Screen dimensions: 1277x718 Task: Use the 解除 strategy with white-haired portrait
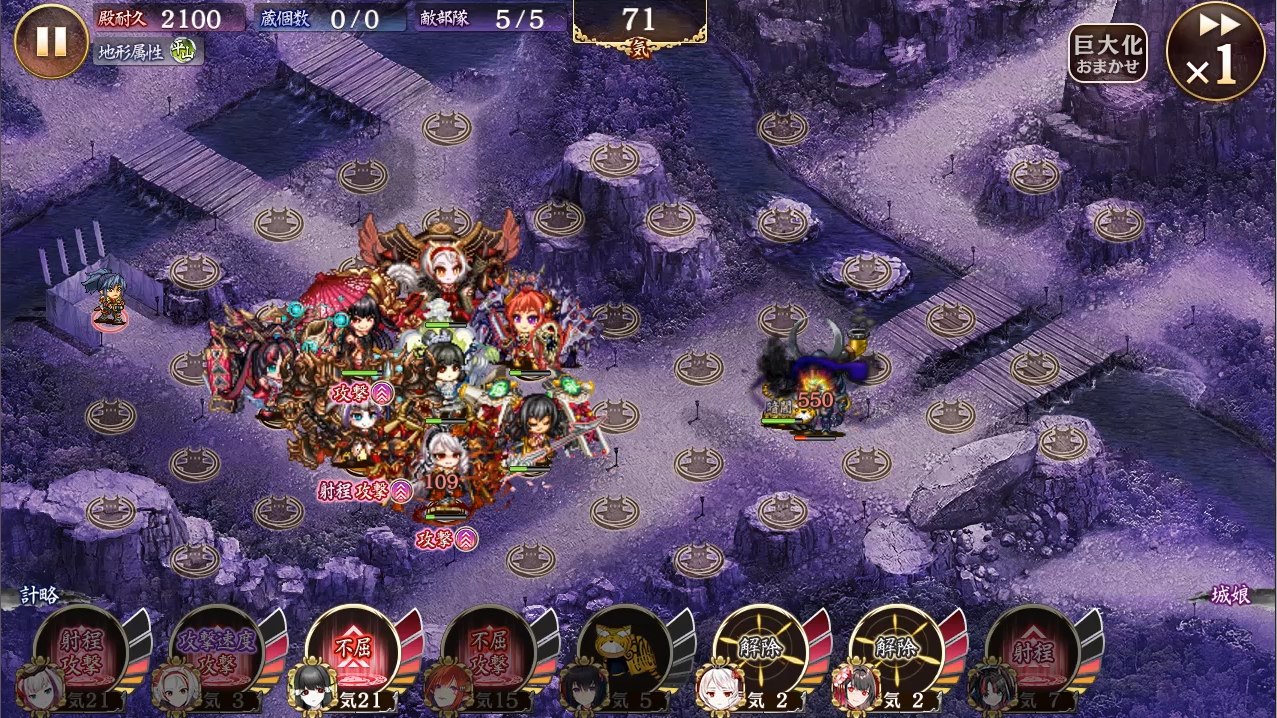(x=760, y=654)
